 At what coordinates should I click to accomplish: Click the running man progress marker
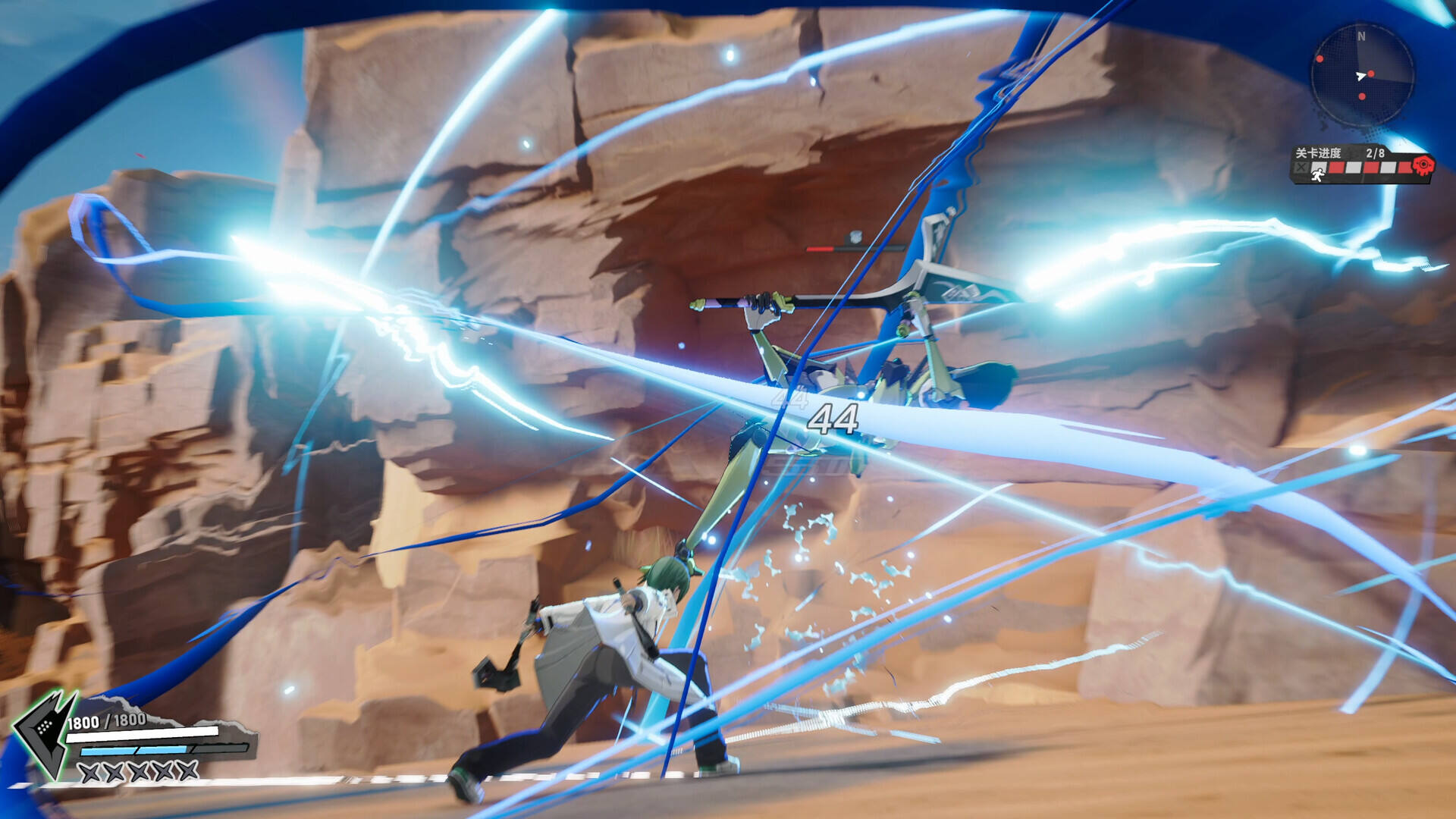click(1319, 174)
